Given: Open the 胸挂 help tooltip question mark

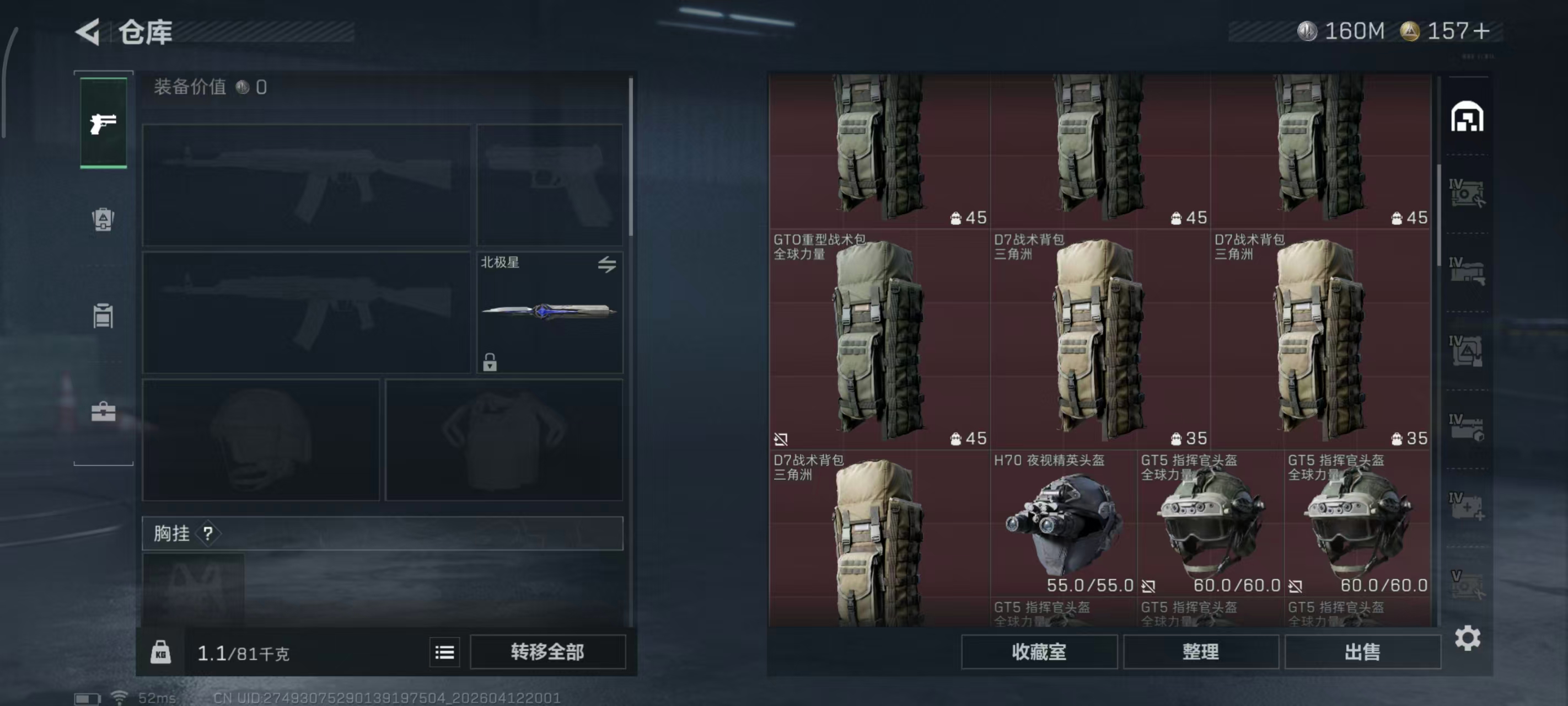Looking at the screenshot, I should coord(207,533).
